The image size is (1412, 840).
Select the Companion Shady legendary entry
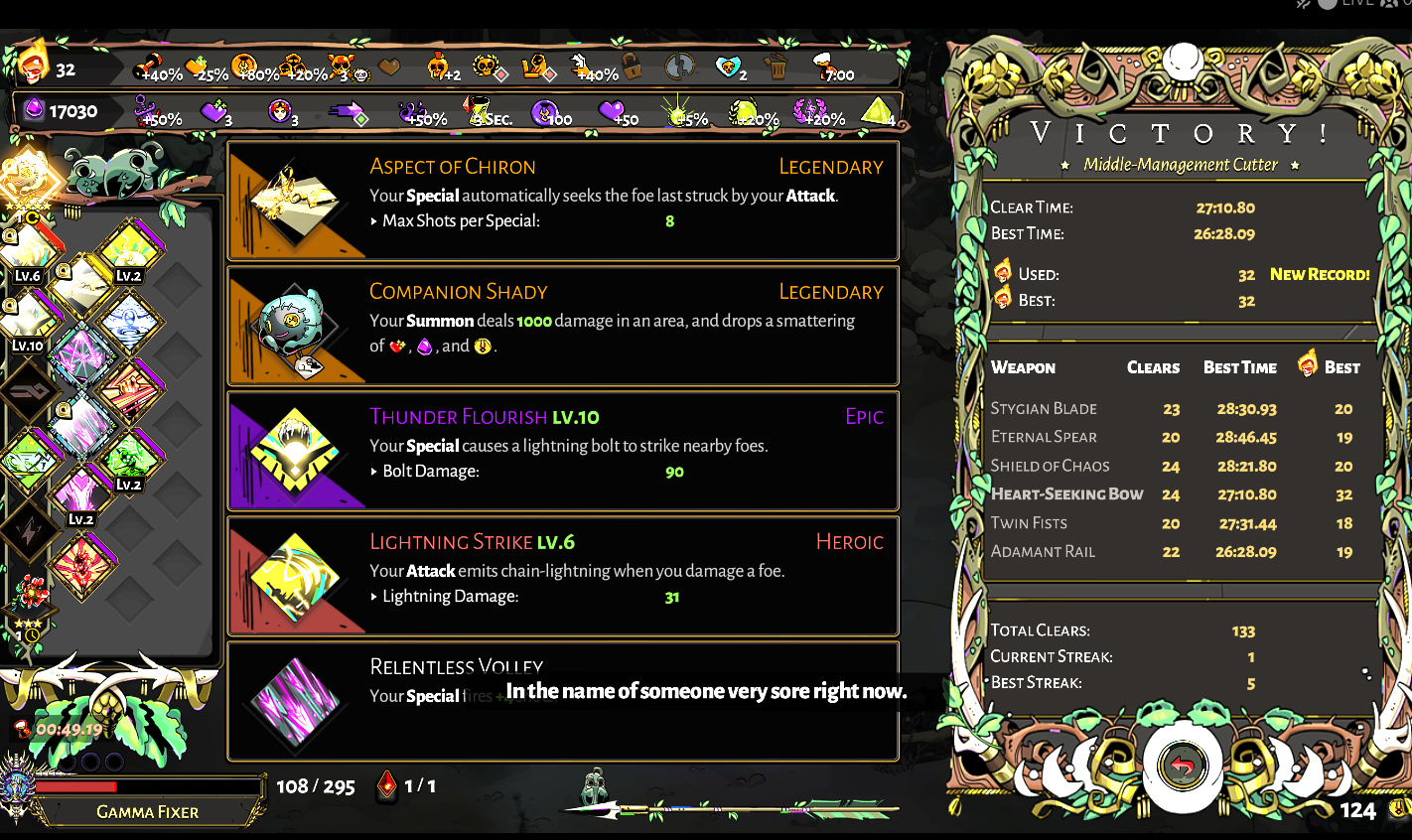[563, 326]
